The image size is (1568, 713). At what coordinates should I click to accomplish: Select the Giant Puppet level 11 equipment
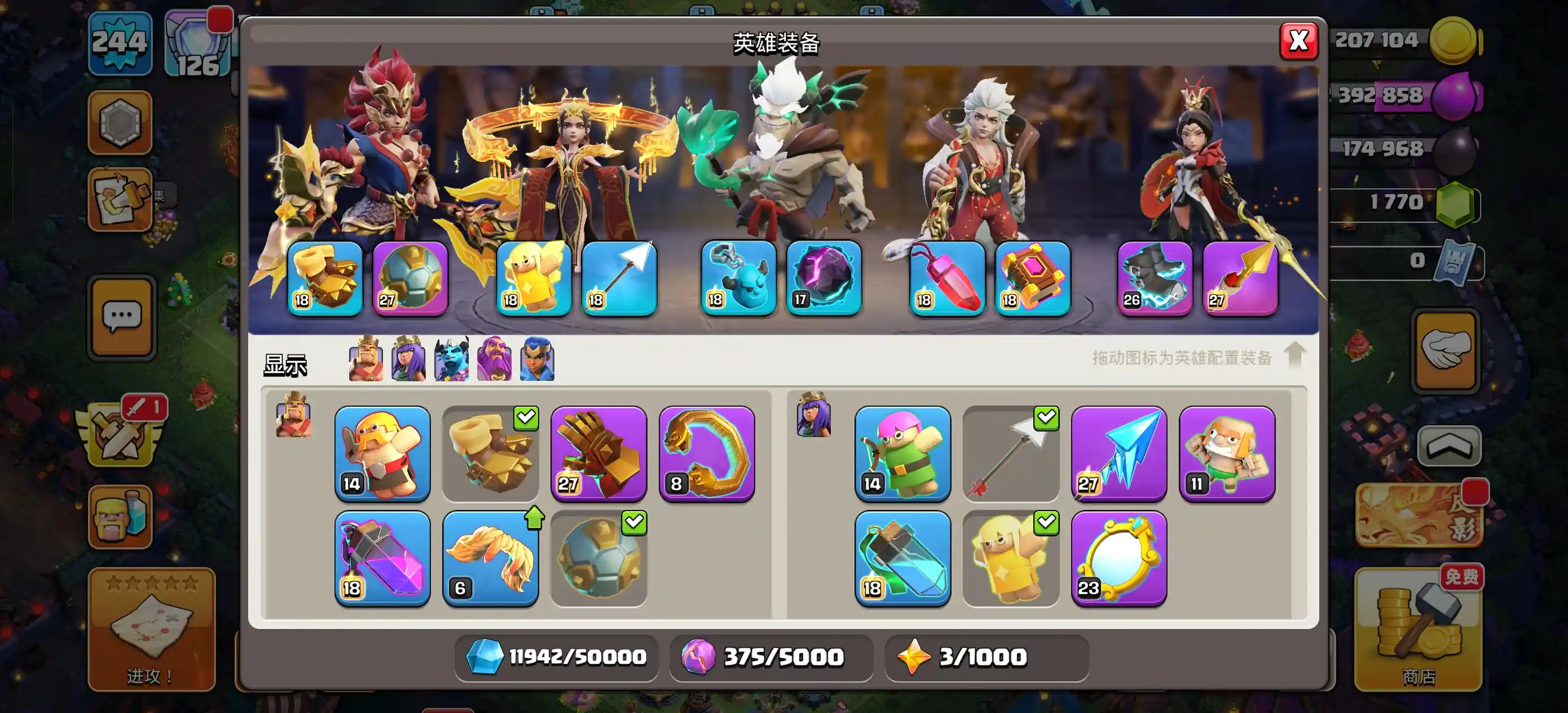click(x=1227, y=453)
